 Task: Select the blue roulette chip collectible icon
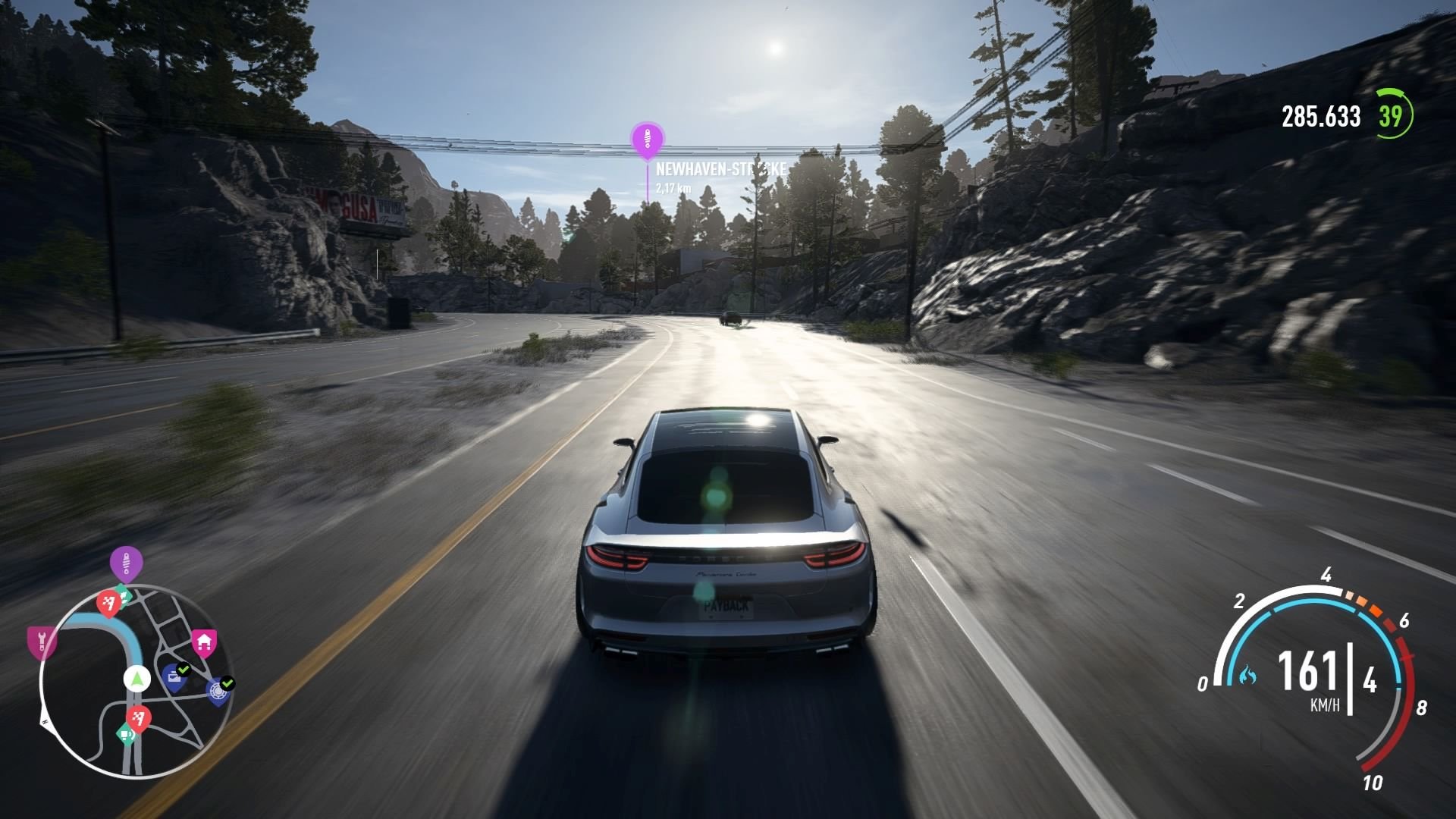(x=218, y=691)
